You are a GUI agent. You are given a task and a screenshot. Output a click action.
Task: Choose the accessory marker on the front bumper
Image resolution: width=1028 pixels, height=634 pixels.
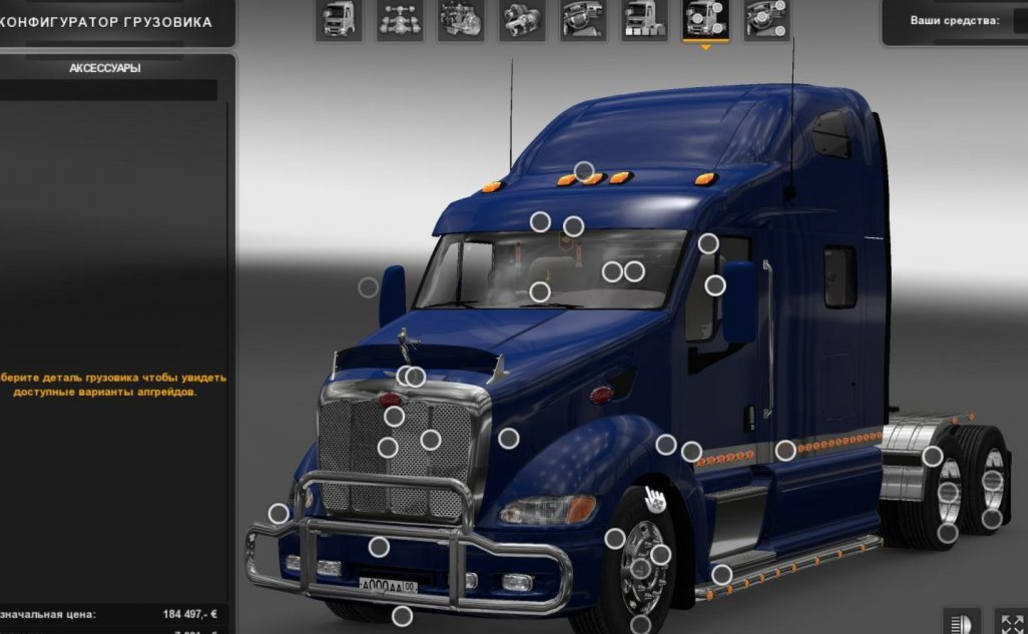tap(379, 547)
